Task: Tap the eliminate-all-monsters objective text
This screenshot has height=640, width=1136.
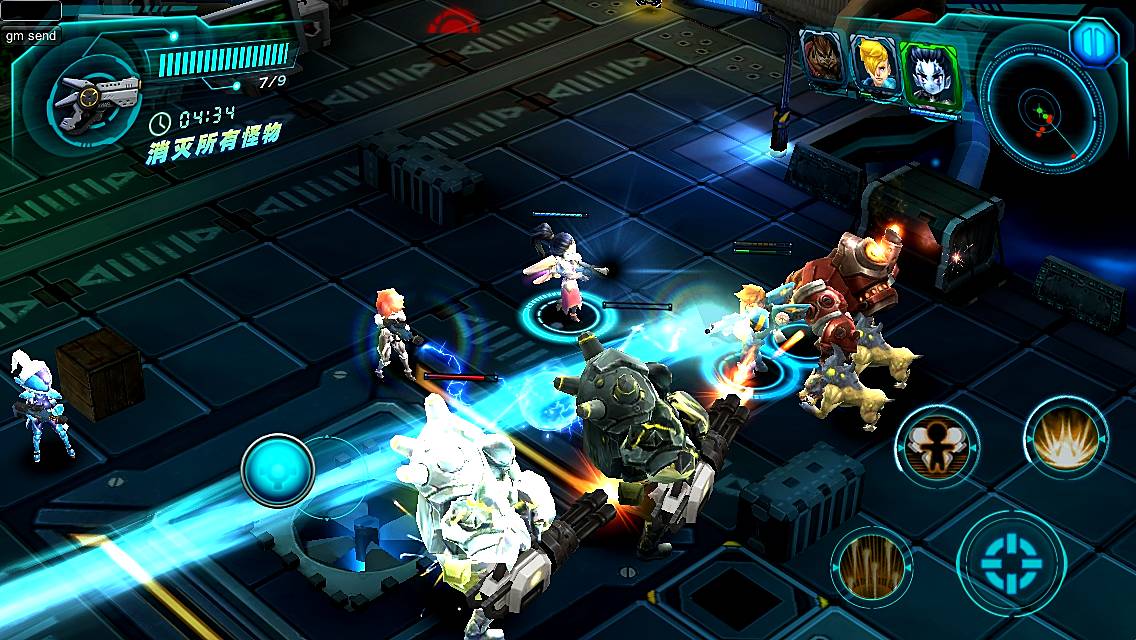Action: tap(215, 135)
